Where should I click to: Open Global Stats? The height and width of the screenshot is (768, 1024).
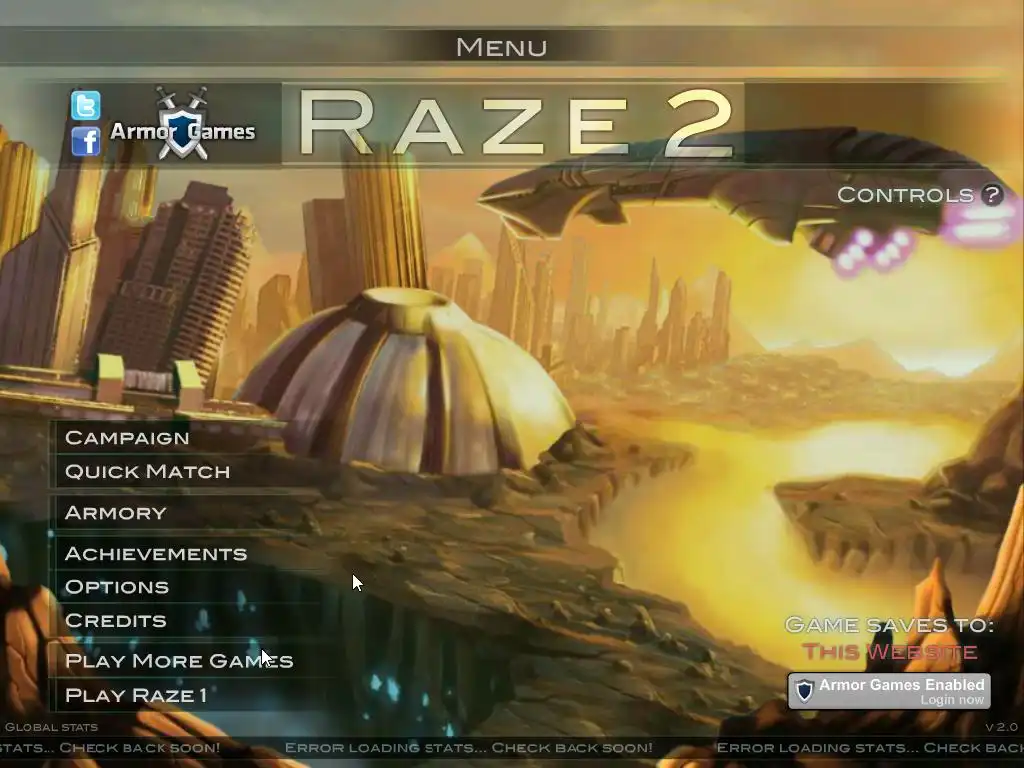[52, 727]
